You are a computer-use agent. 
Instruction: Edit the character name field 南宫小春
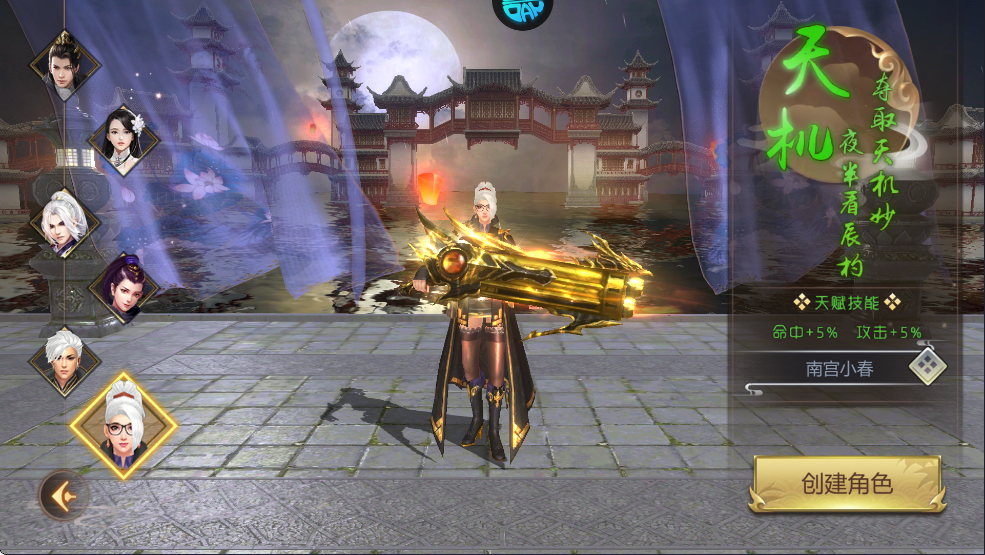pyautogui.click(x=838, y=369)
